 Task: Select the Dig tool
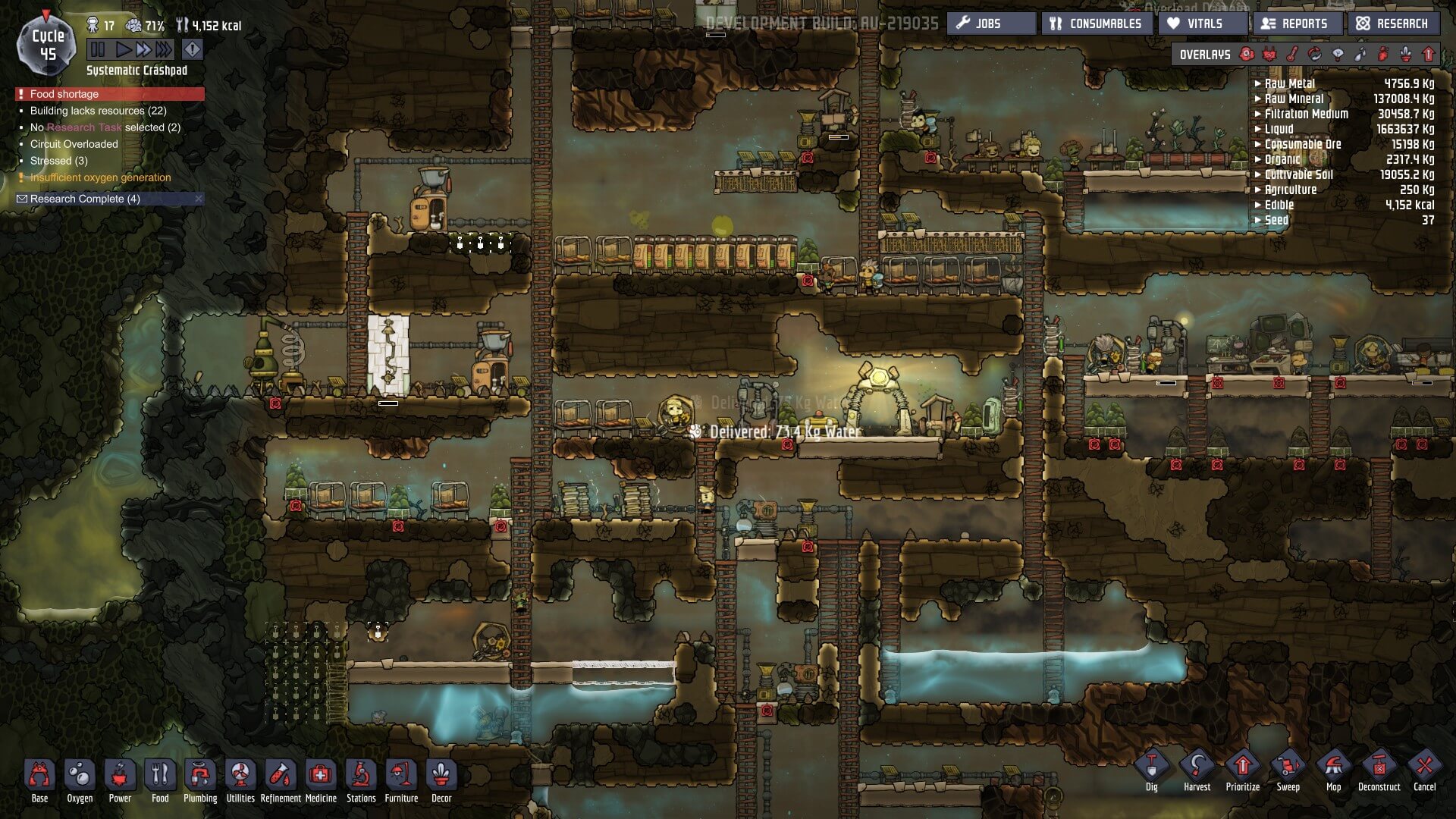1151,770
